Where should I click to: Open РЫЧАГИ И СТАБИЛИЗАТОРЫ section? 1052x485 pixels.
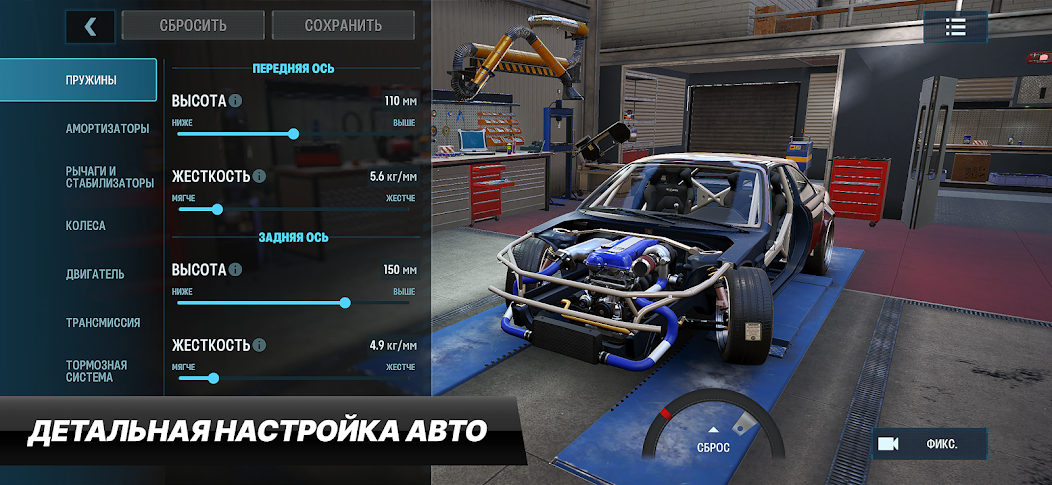tap(109, 177)
